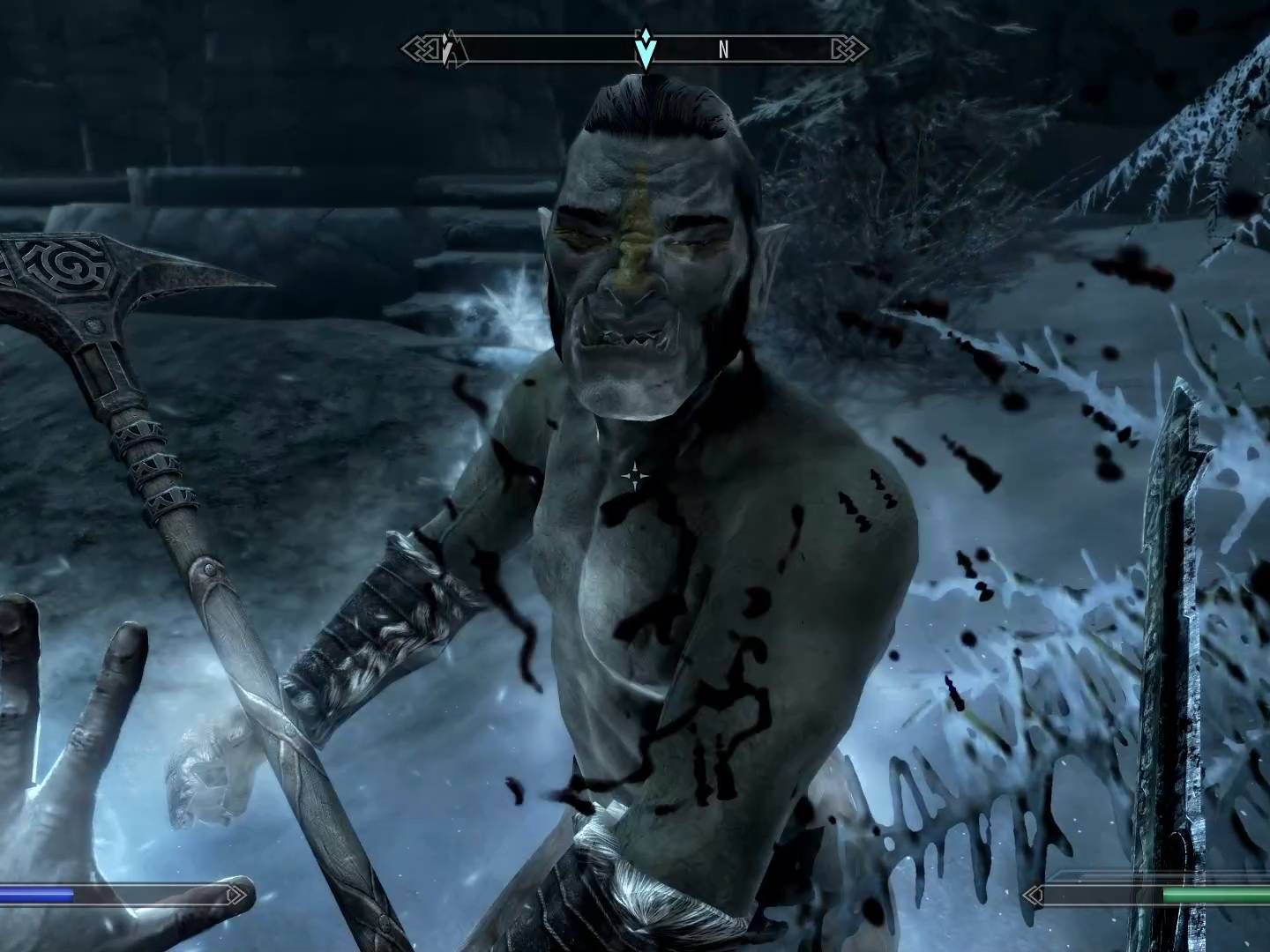Screen dimensions: 1270x952
Task: Click the crosshair reticle at screen center
Action: [x=637, y=476]
